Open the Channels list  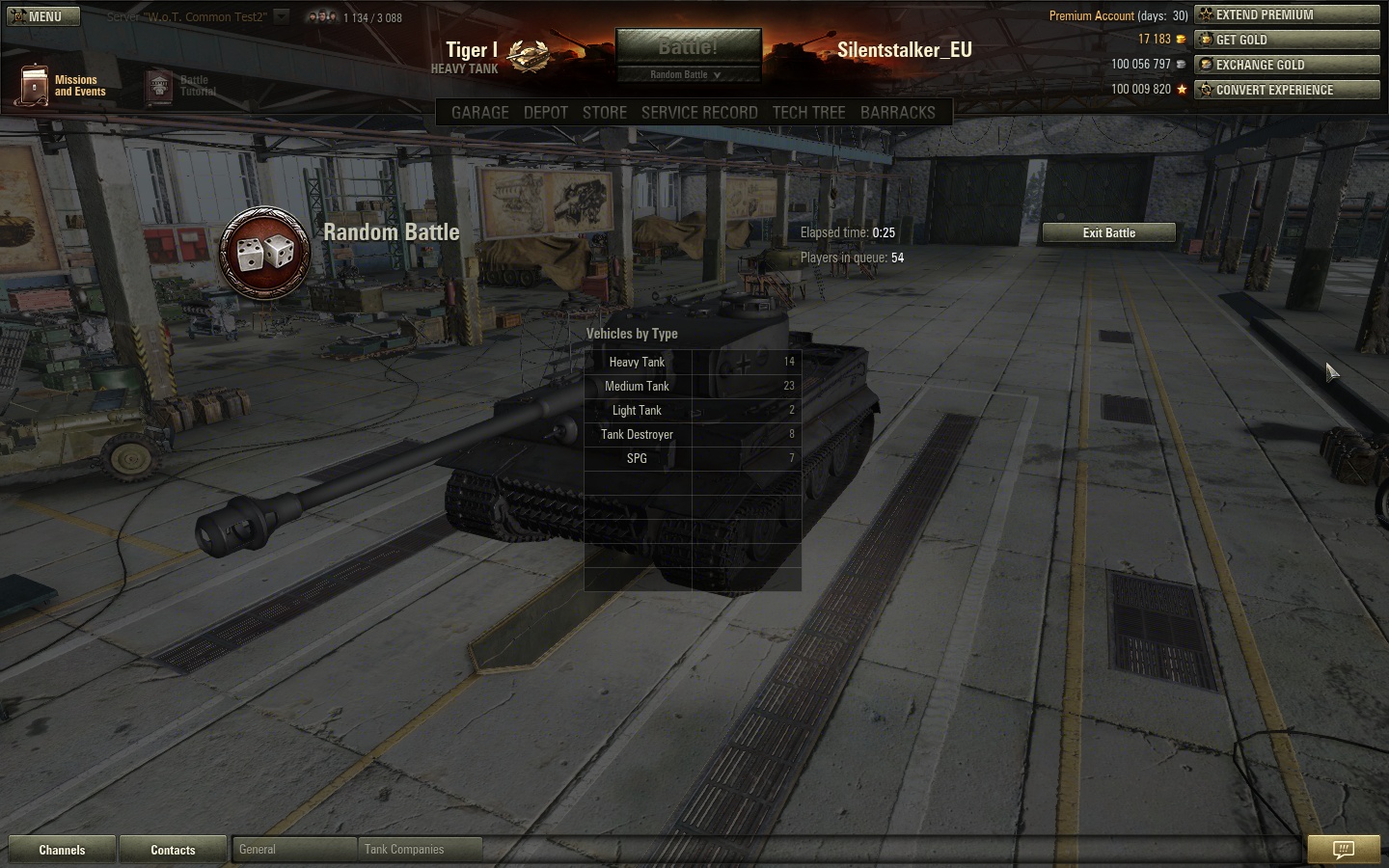point(62,850)
